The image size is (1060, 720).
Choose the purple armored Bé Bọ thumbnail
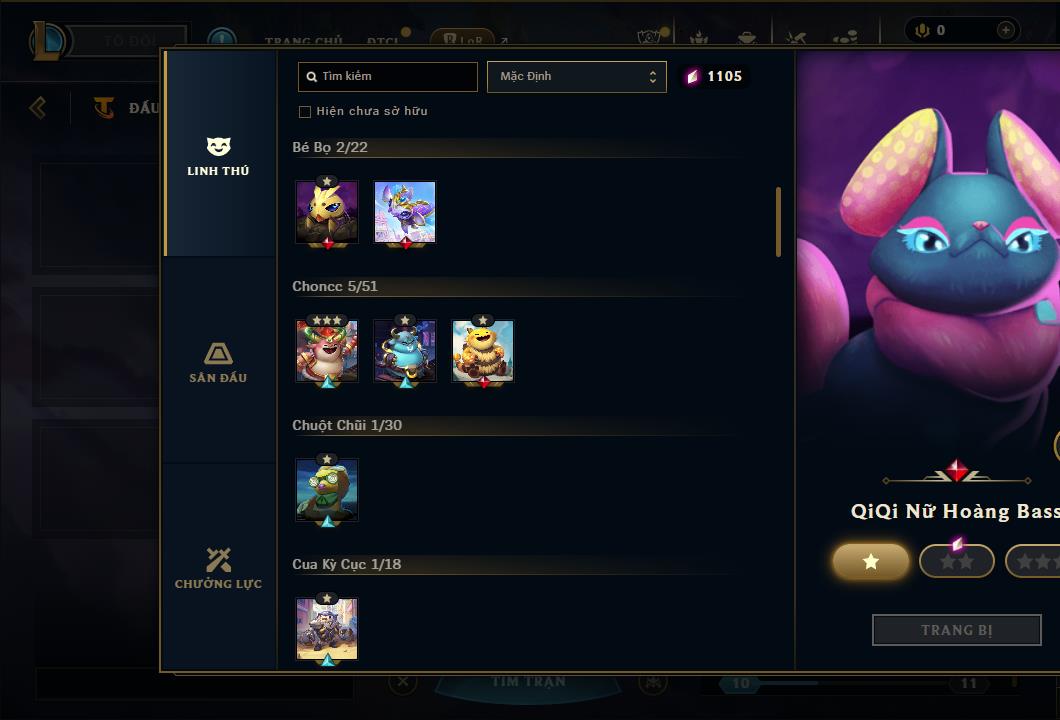pos(405,212)
